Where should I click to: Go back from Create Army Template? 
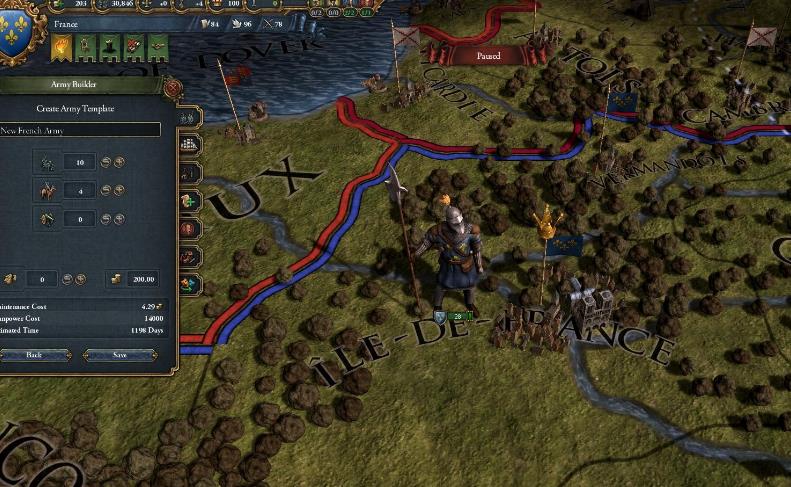coord(34,355)
